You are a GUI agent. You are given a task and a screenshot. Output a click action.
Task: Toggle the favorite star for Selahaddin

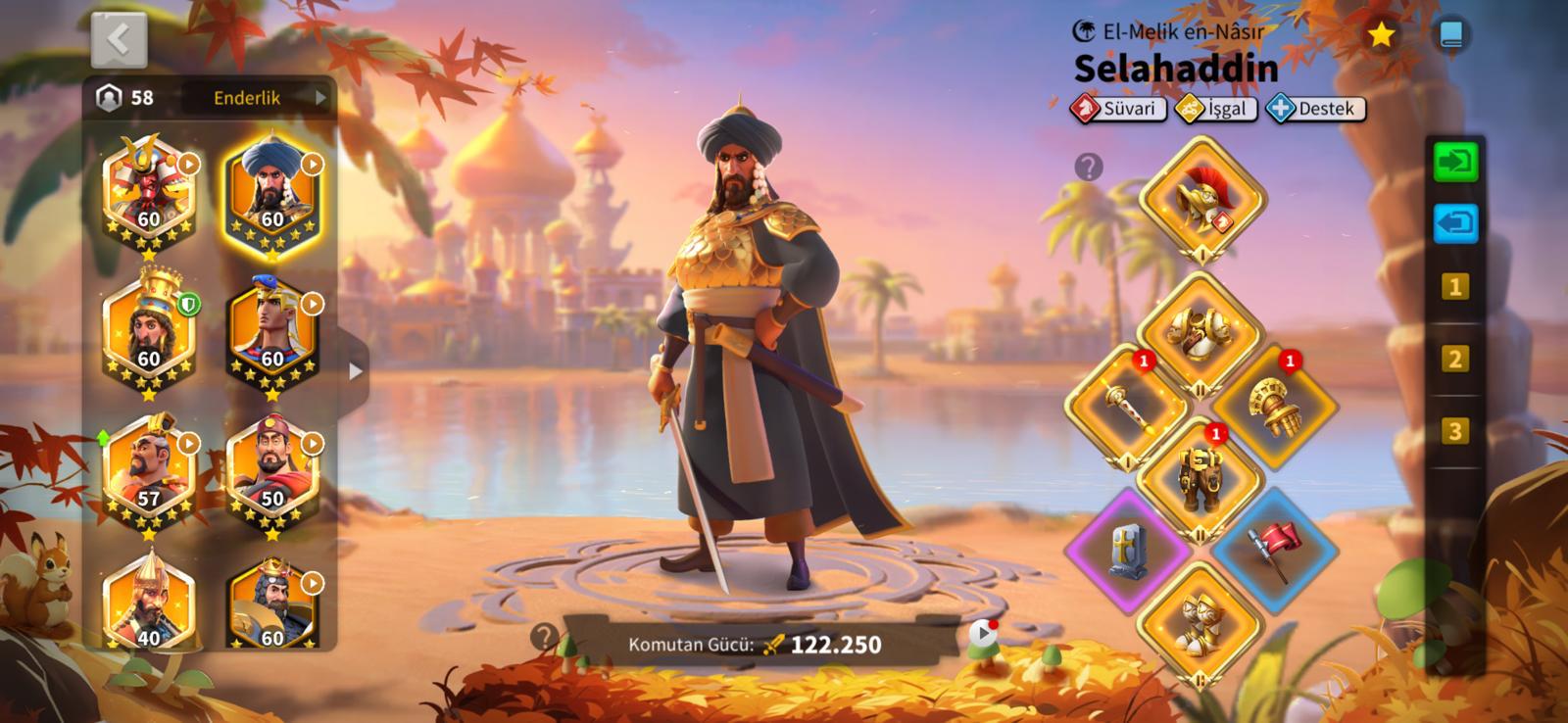pyautogui.click(x=1381, y=35)
